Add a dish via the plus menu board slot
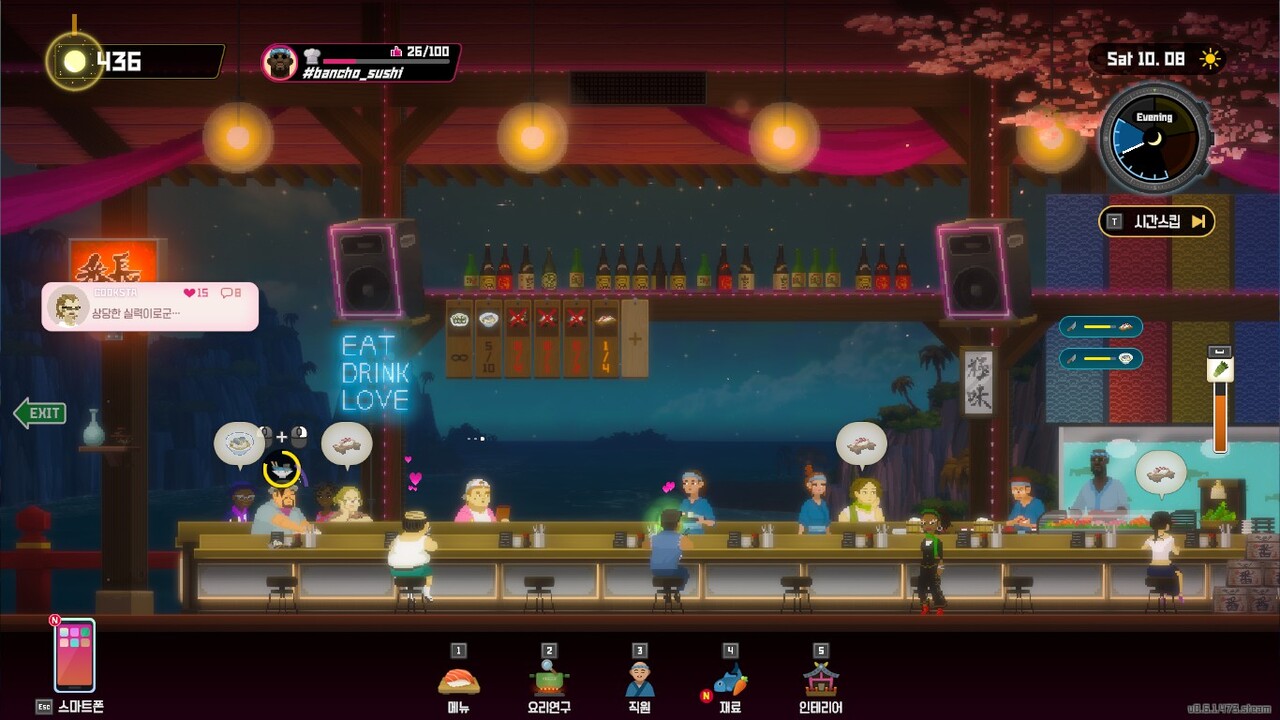The width and height of the screenshot is (1280, 720). [635, 338]
